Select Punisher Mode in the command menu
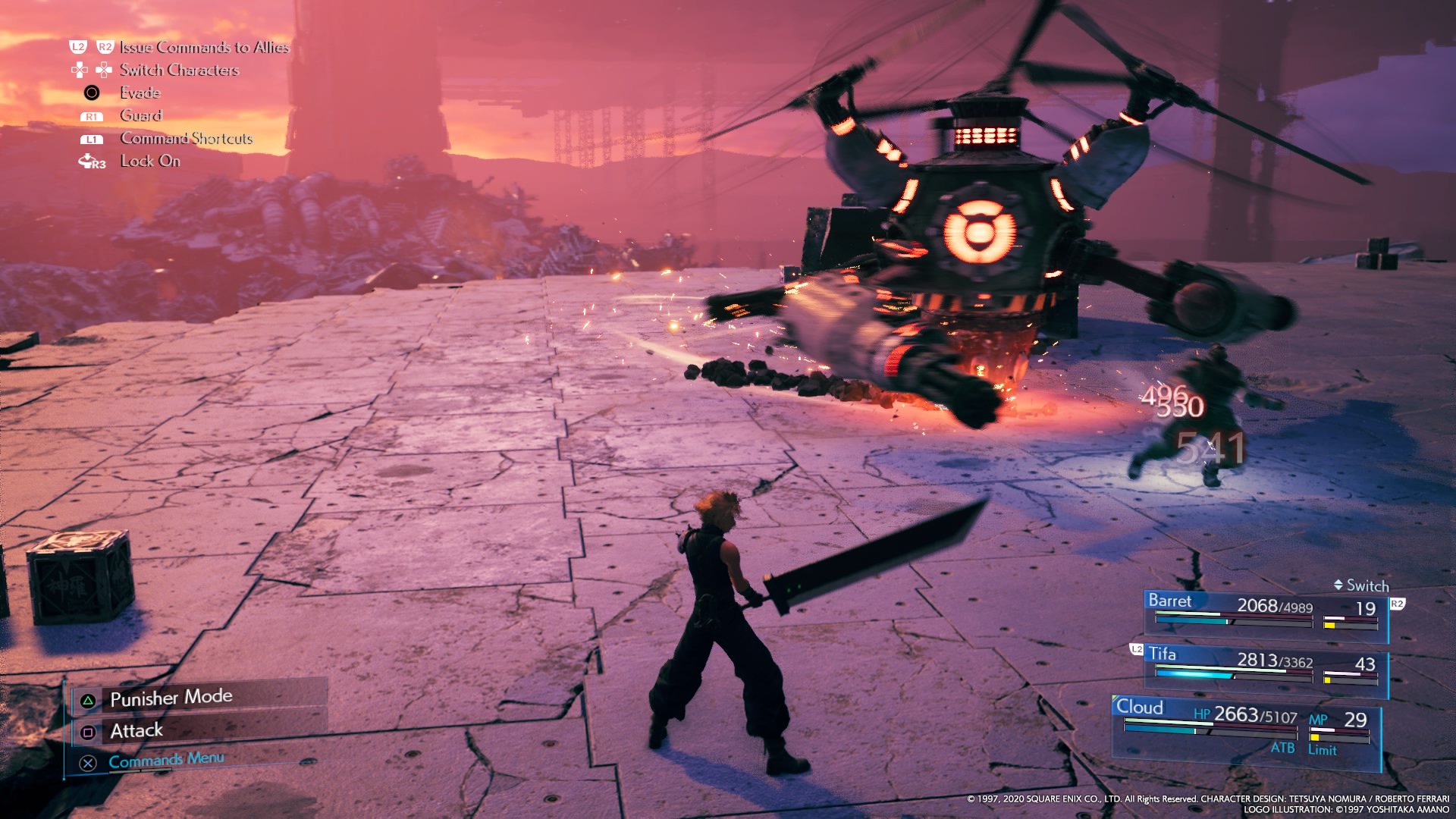The image size is (1456, 819). tap(171, 698)
